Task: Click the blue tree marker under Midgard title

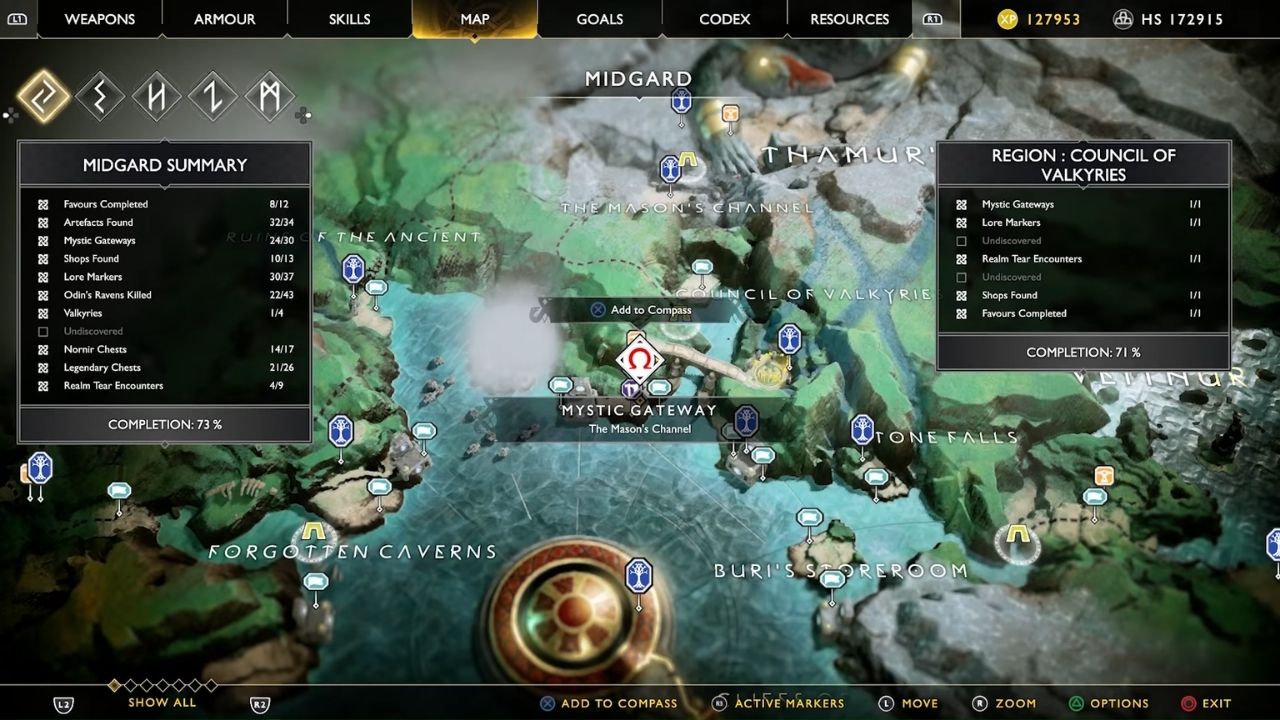Action: [x=681, y=100]
